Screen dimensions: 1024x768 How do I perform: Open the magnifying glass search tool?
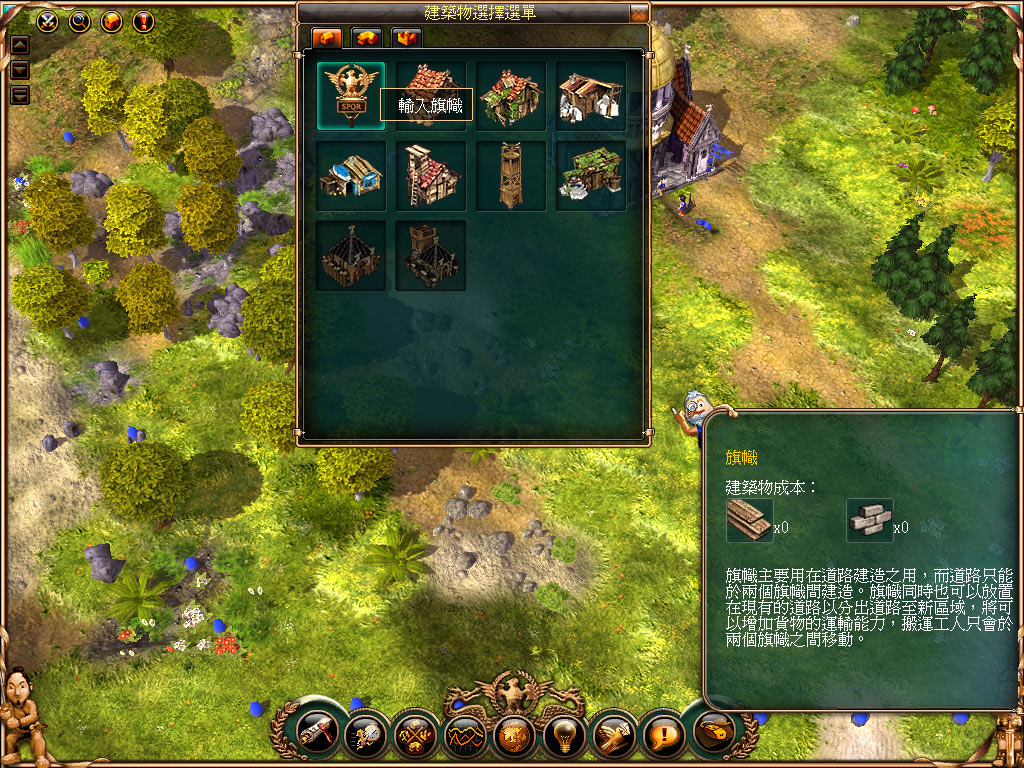coord(79,20)
